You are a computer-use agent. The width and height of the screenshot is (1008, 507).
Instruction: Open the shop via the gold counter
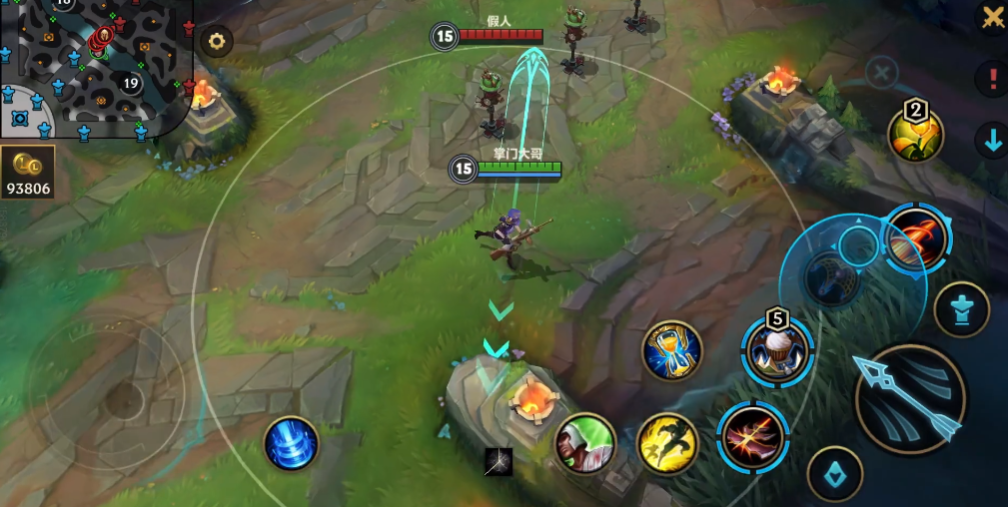tap(27, 173)
